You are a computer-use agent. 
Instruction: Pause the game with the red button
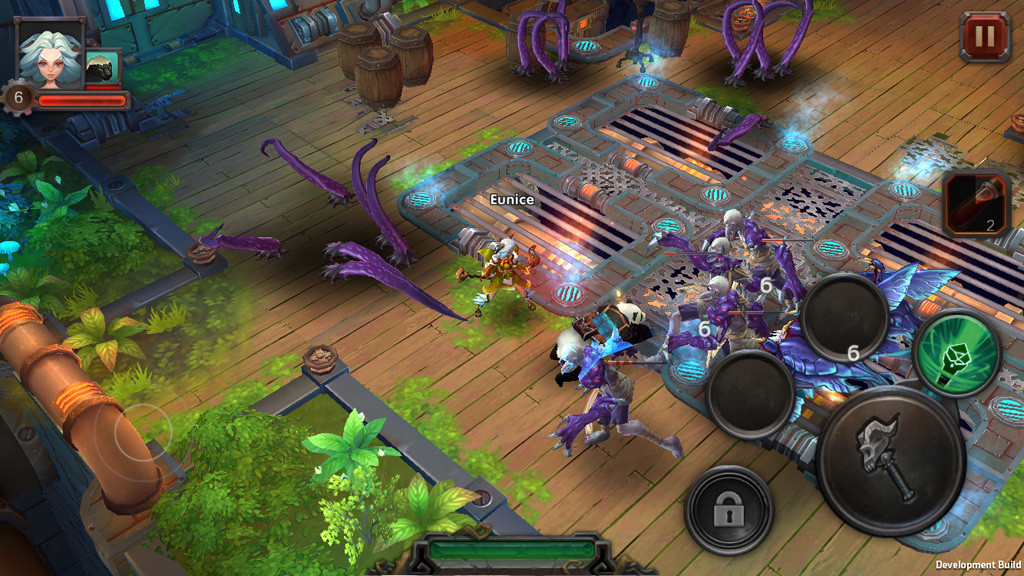pos(985,37)
